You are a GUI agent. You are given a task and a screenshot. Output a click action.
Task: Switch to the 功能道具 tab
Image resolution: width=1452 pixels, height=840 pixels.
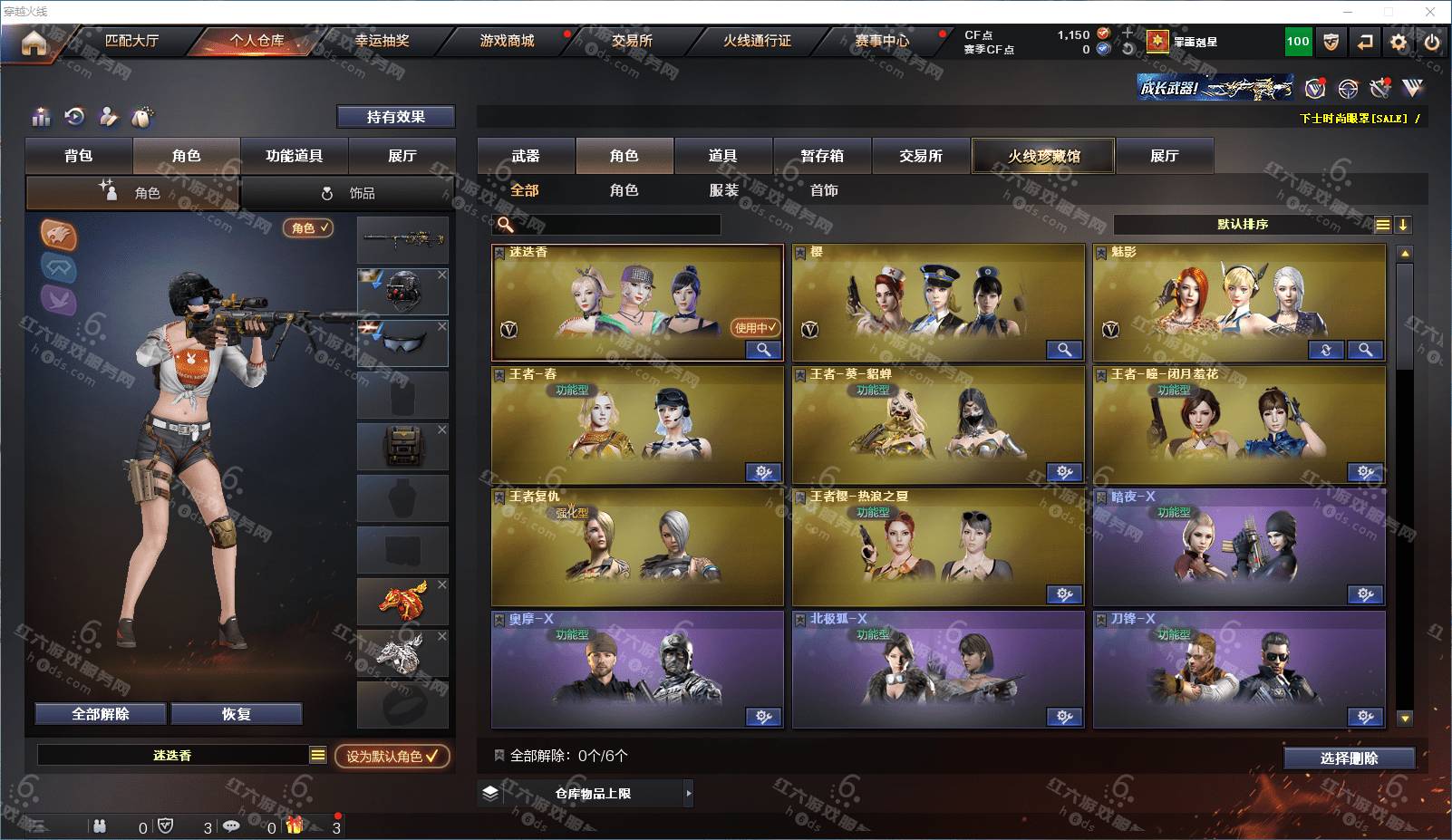click(294, 156)
